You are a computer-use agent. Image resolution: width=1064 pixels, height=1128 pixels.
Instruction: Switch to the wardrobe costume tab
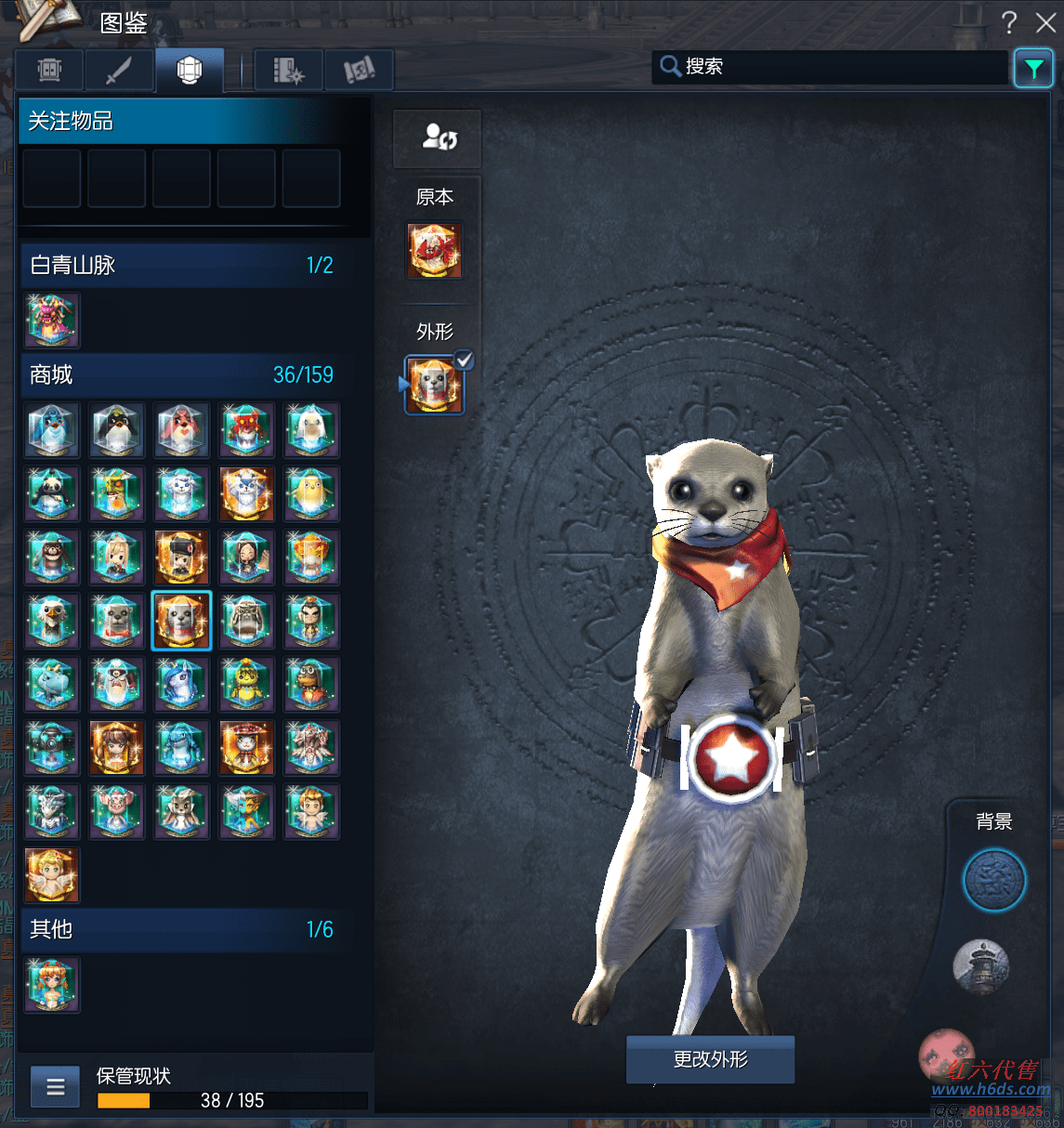[x=50, y=70]
